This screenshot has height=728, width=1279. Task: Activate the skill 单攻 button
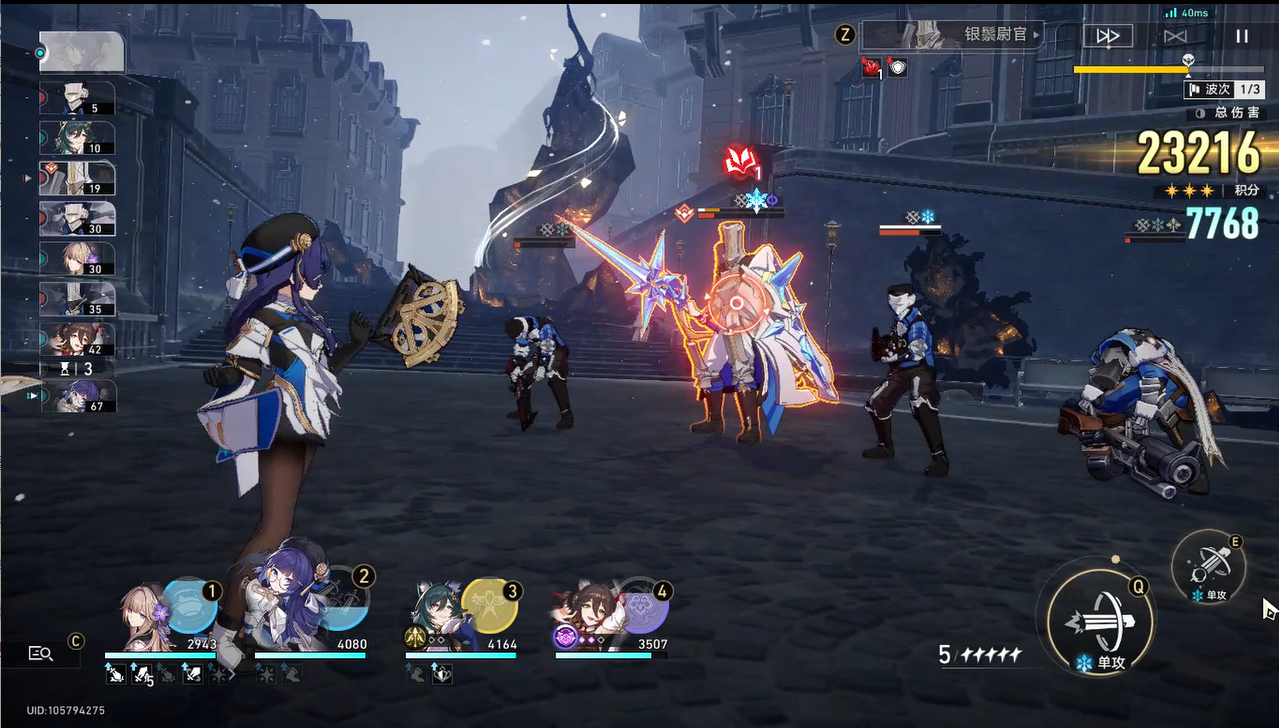coord(1208,565)
